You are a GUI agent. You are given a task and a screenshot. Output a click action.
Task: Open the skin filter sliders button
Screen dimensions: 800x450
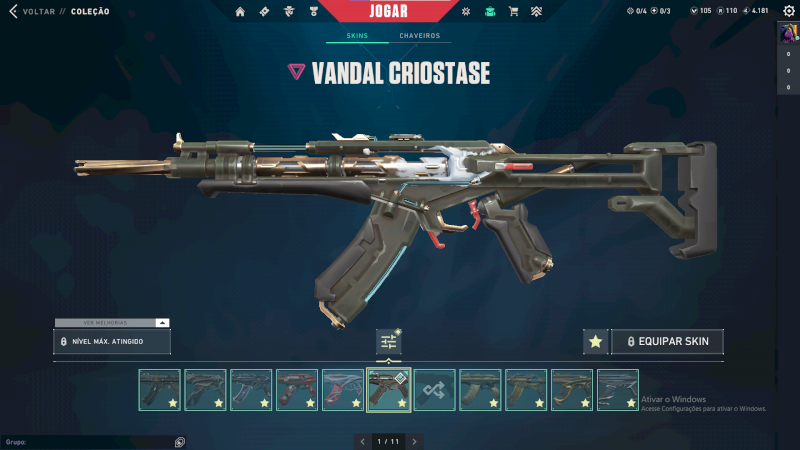[x=388, y=342]
